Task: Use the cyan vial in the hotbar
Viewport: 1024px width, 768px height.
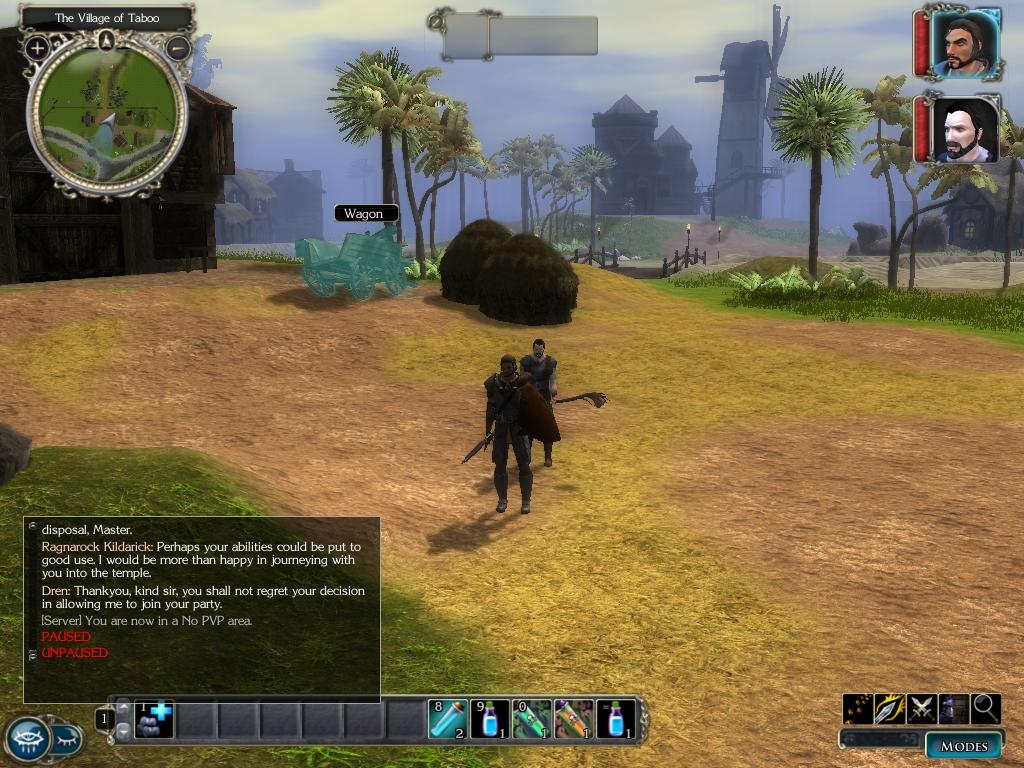Action: [448, 718]
